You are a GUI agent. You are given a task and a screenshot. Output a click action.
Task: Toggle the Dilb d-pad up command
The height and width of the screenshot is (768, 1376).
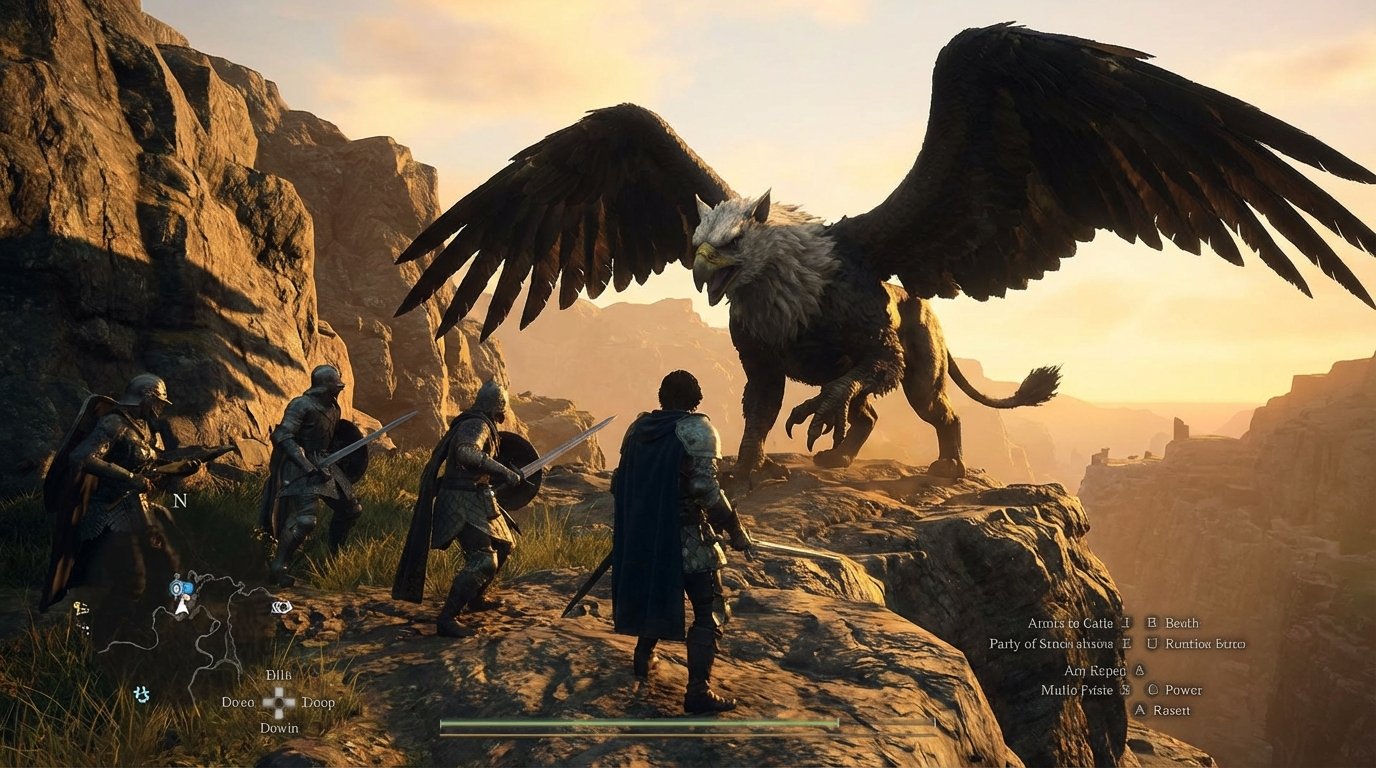coord(279,675)
